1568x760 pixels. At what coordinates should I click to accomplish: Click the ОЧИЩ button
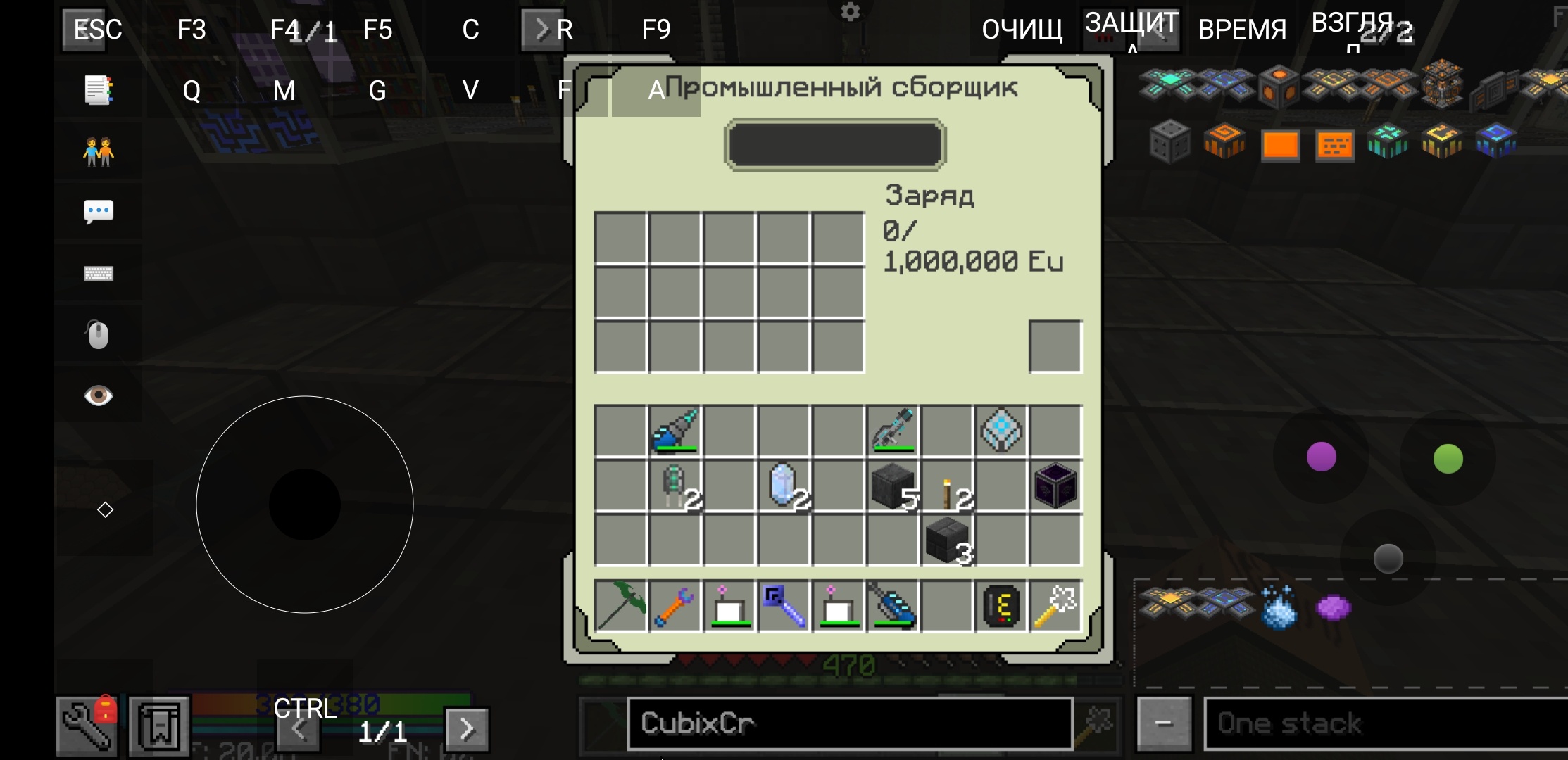[1022, 30]
